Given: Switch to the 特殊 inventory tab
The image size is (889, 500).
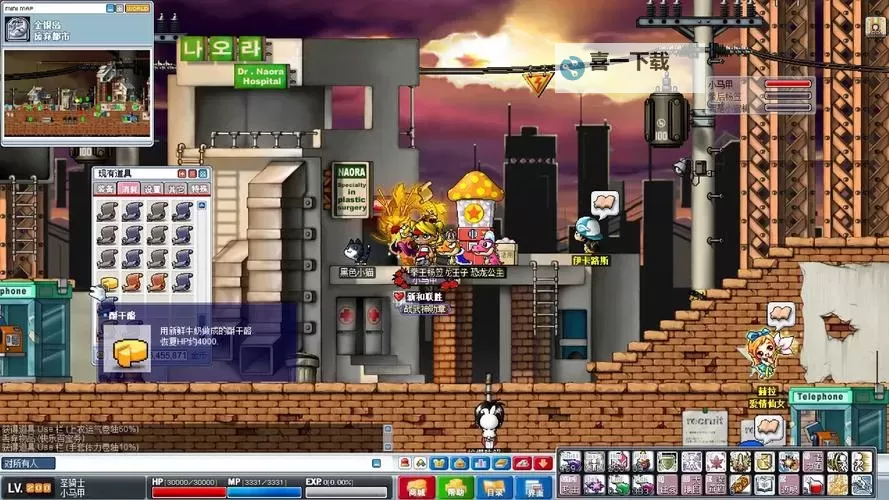Looking at the screenshot, I should (199, 188).
